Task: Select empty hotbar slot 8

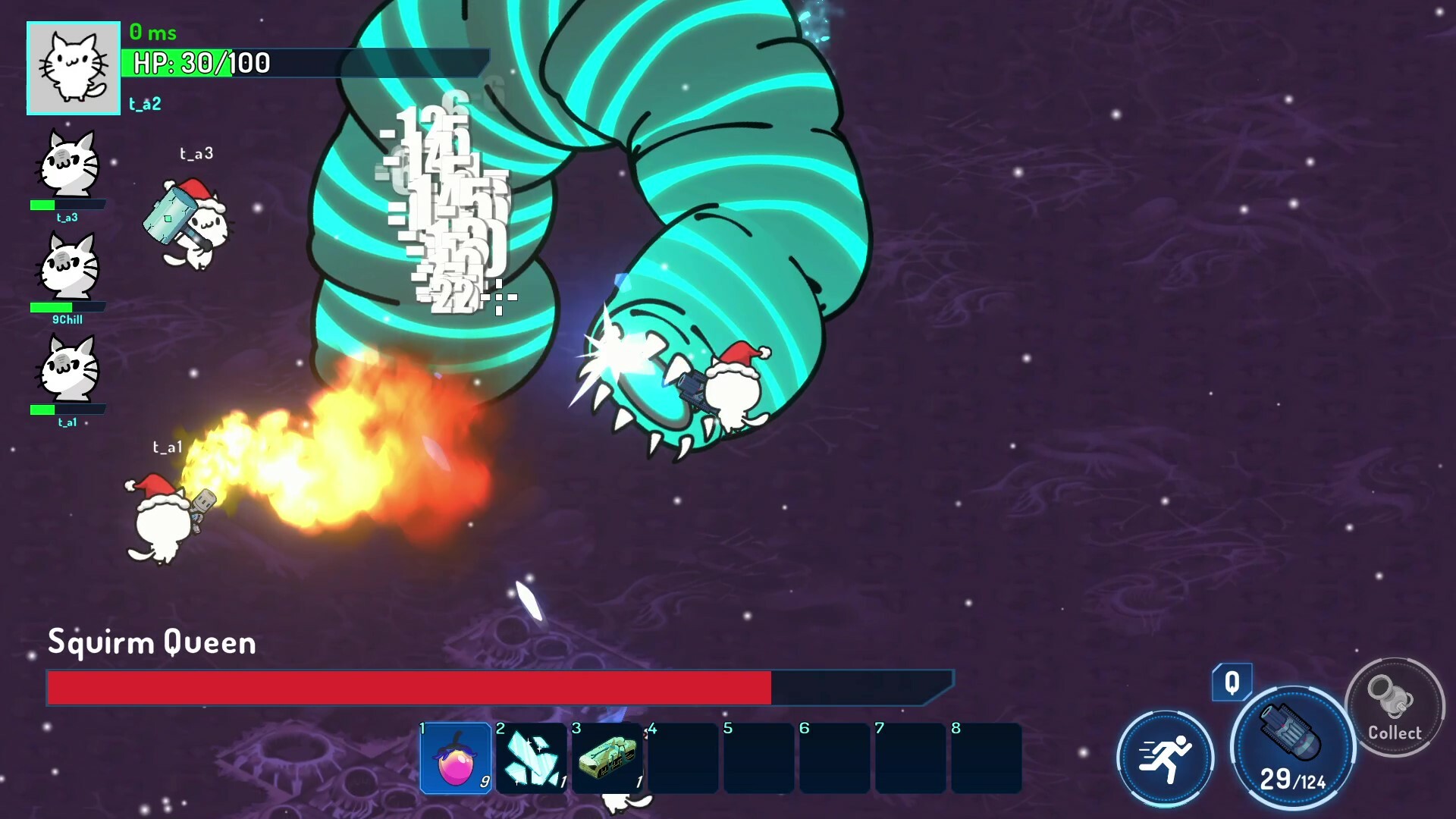Action: [x=986, y=758]
